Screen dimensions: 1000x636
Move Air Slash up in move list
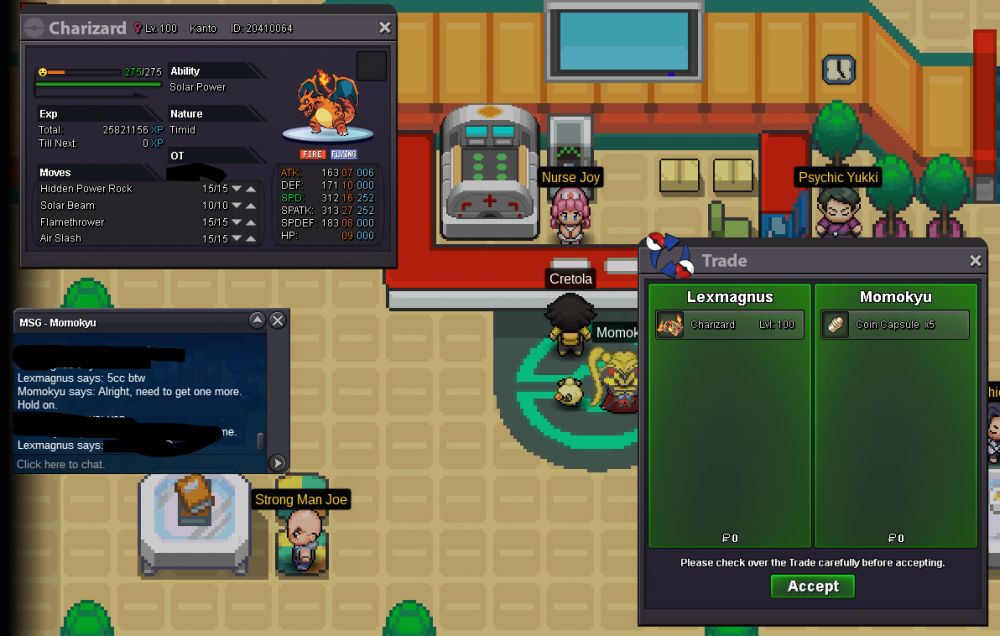click(x=252, y=238)
